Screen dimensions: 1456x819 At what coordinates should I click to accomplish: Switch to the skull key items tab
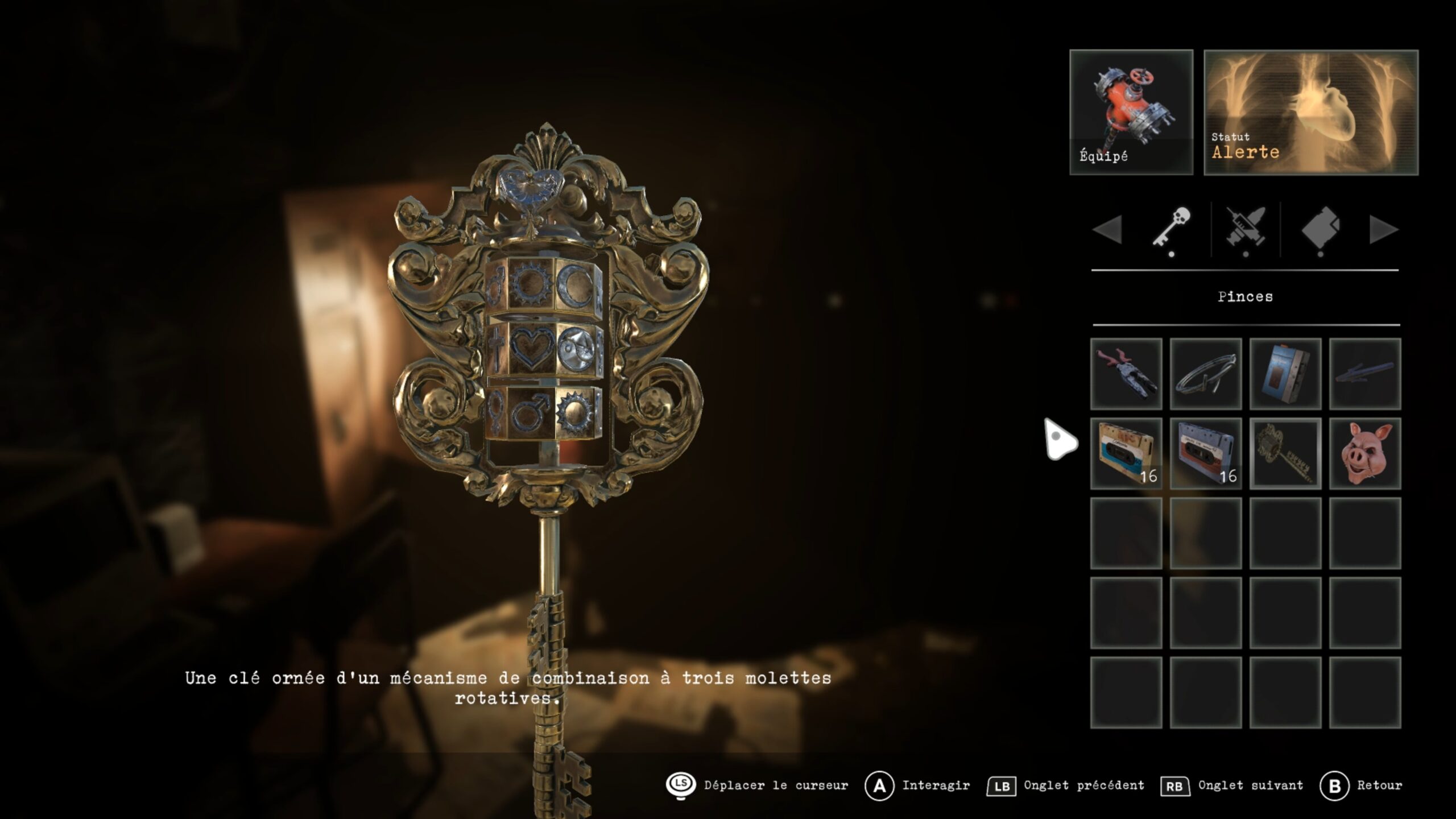pos(1172,229)
